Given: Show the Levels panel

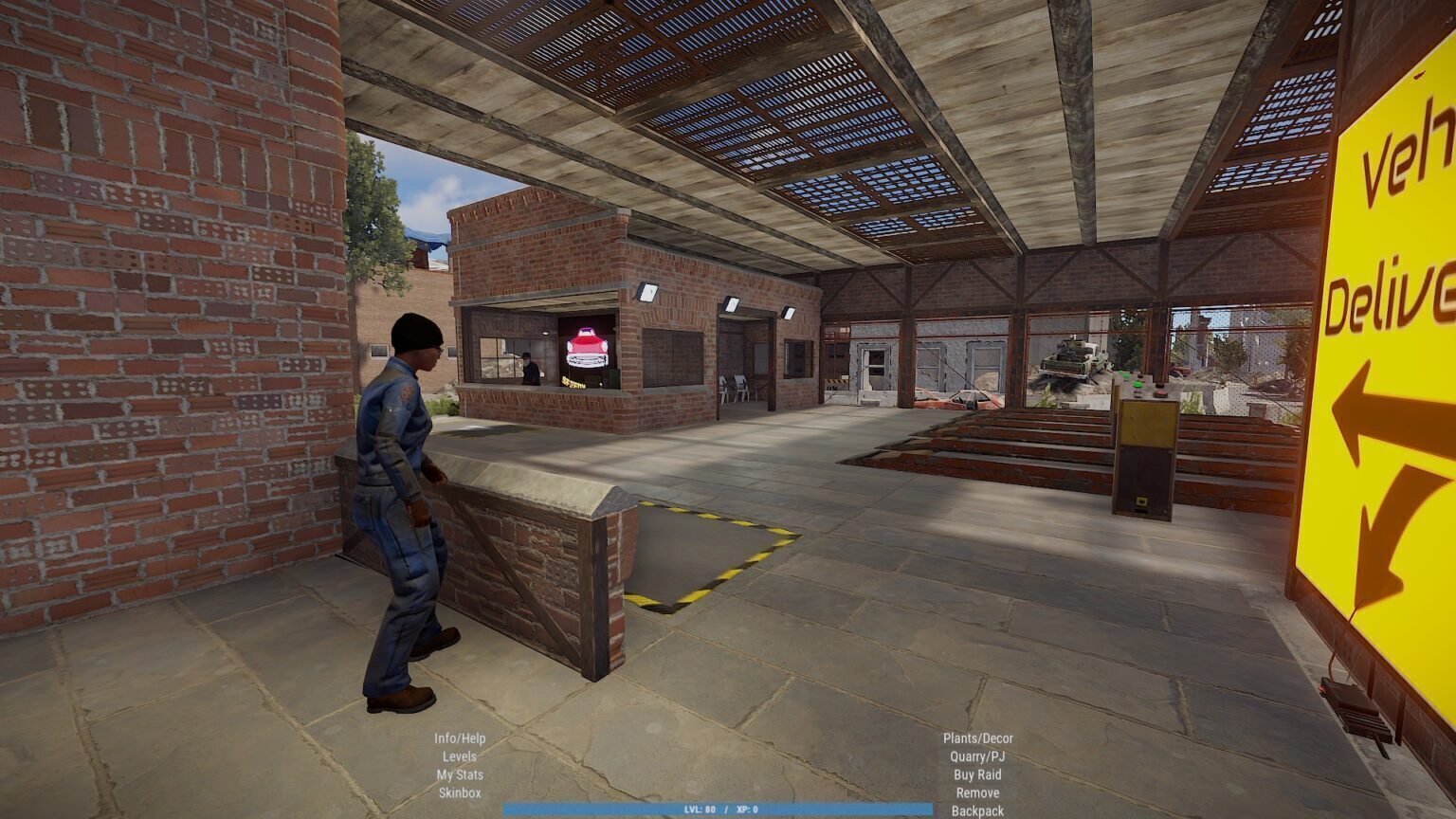Looking at the screenshot, I should click(460, 756).
